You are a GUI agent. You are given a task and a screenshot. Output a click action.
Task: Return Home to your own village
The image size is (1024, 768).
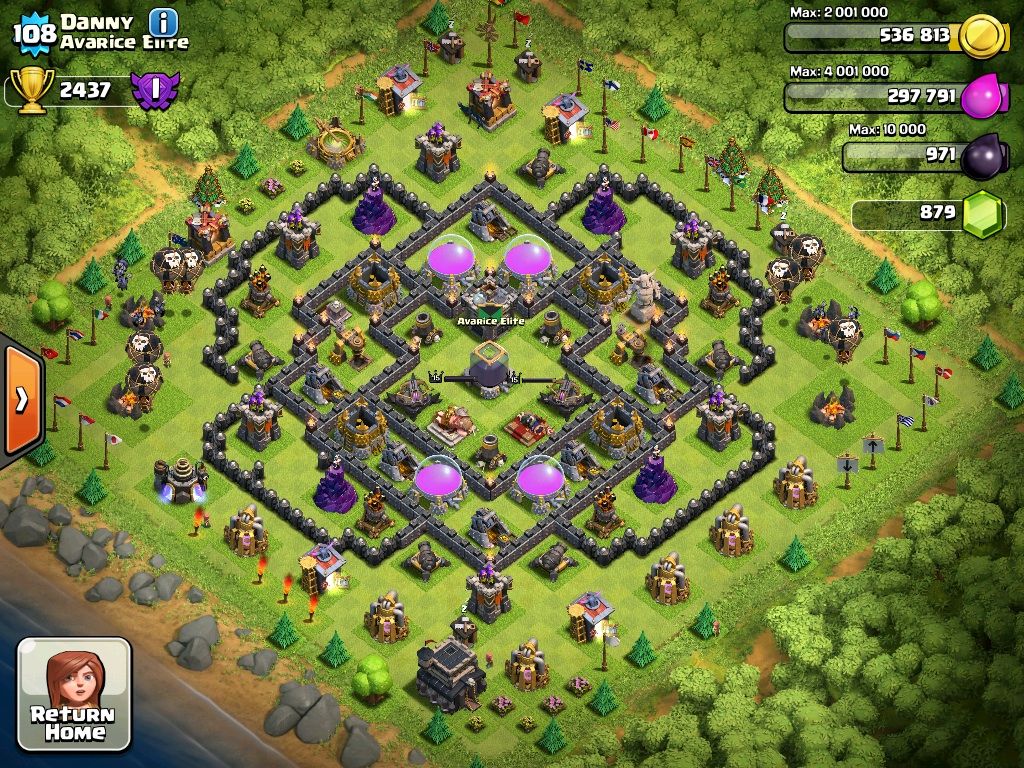(74, 694)
